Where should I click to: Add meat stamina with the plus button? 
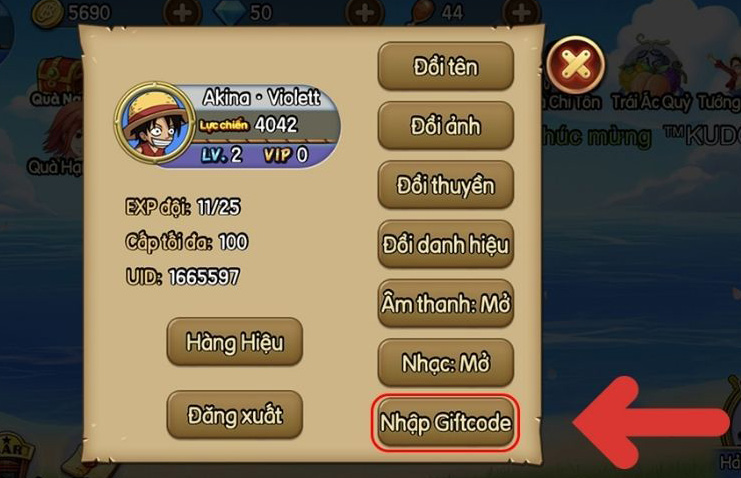pos(520,13)
